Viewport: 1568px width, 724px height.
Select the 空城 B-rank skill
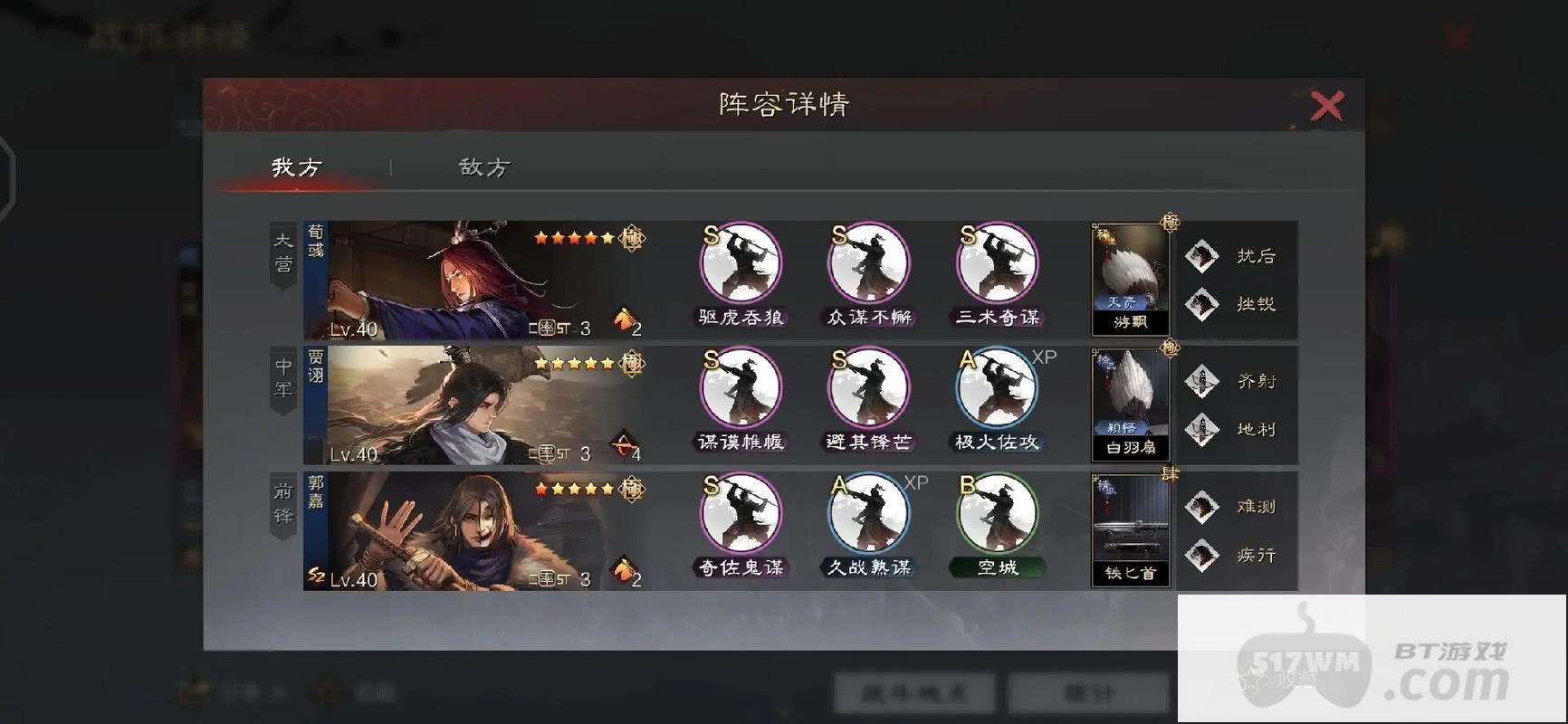tap(996, 513)
